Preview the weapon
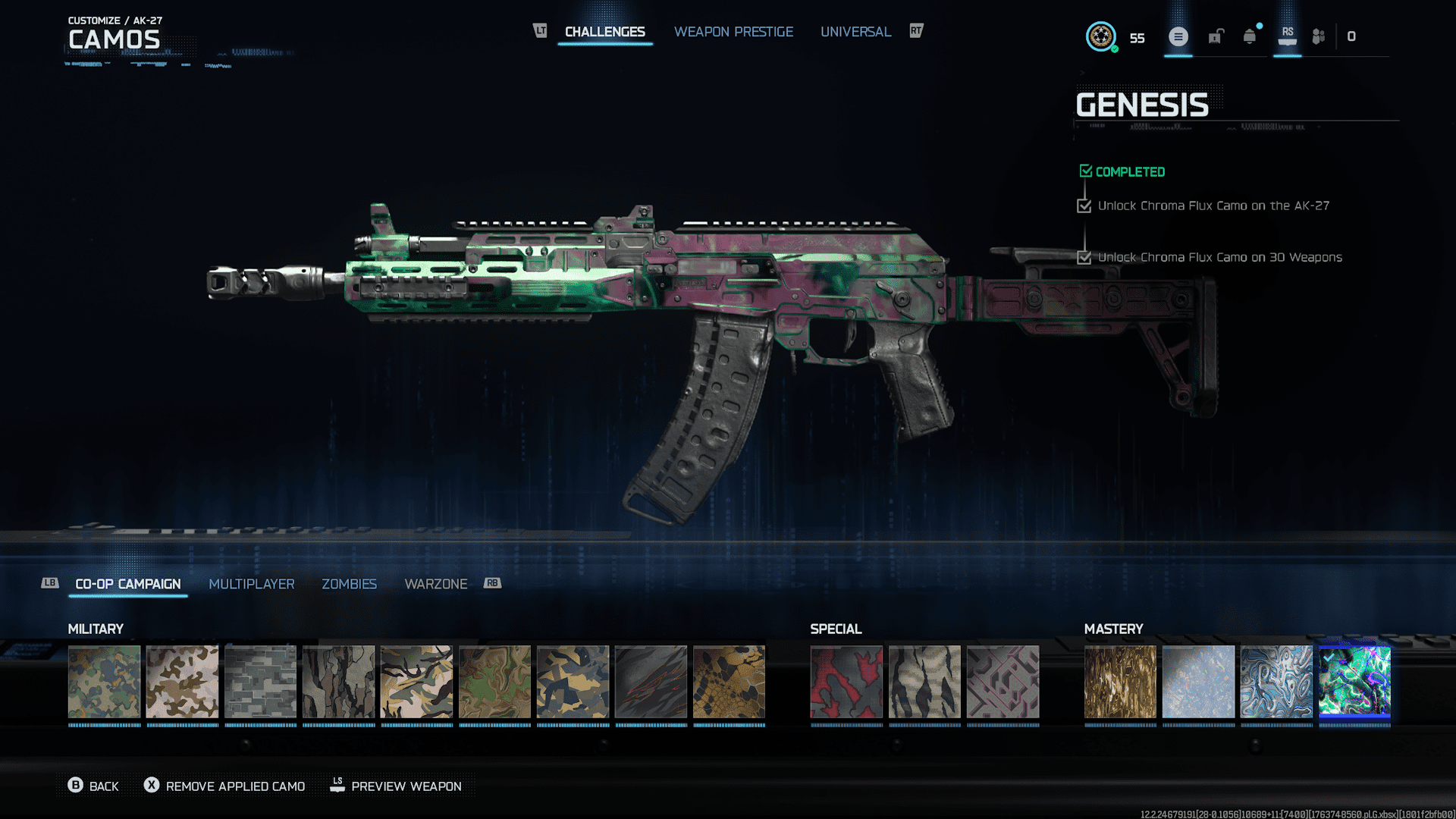Image resolution: width=1456 pixels, height=819 pixels. (396, 786)
